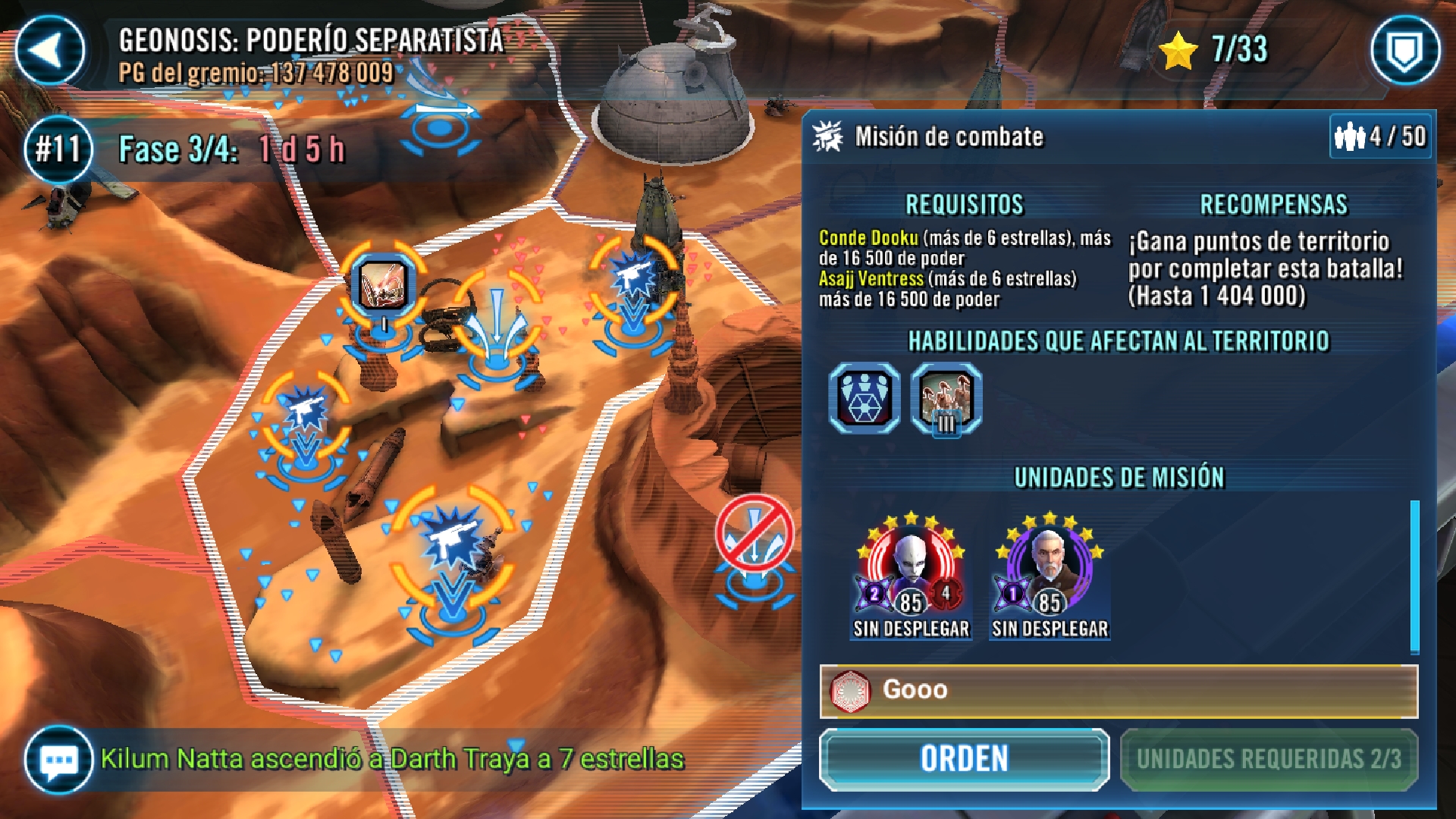Inspect the Separatist faction ability icon
Image resolution: width=1456 pixels, height=819 pixels.
tap(864, 398)
